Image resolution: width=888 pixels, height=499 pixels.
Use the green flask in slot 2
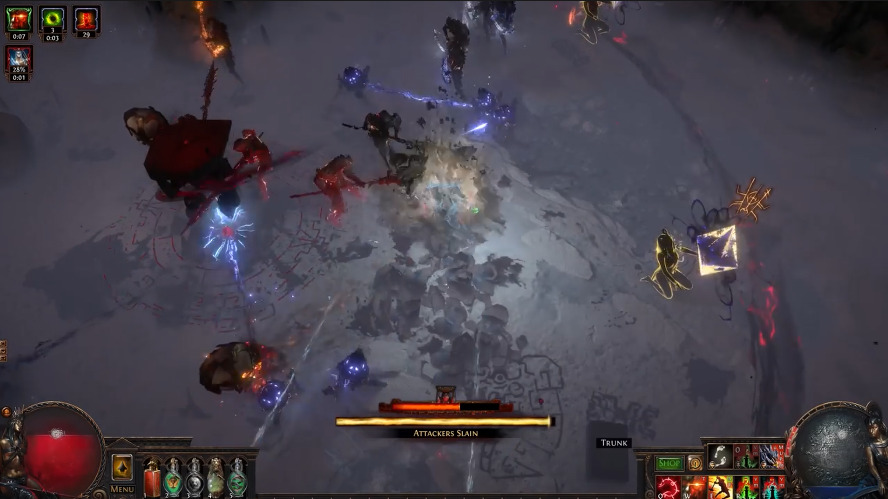pos(173,476)
